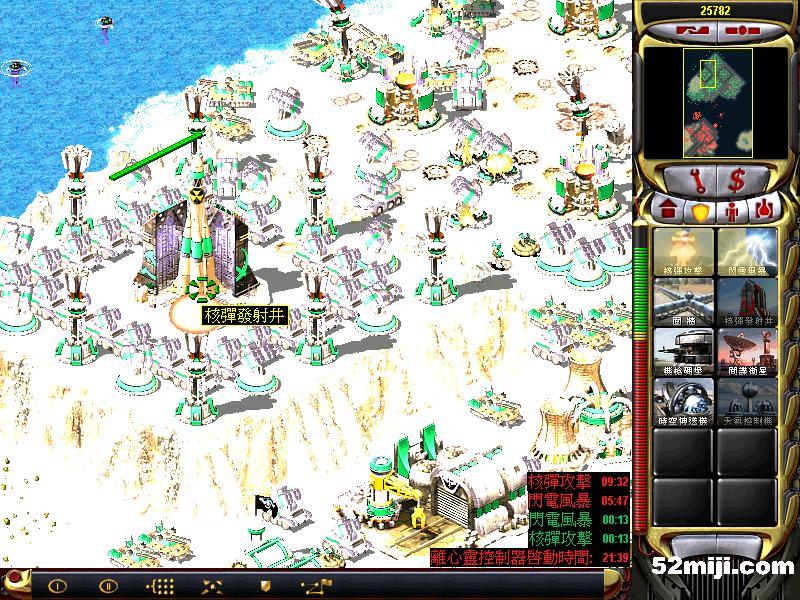Pick the spy satellite build icon

click(745, 349)
